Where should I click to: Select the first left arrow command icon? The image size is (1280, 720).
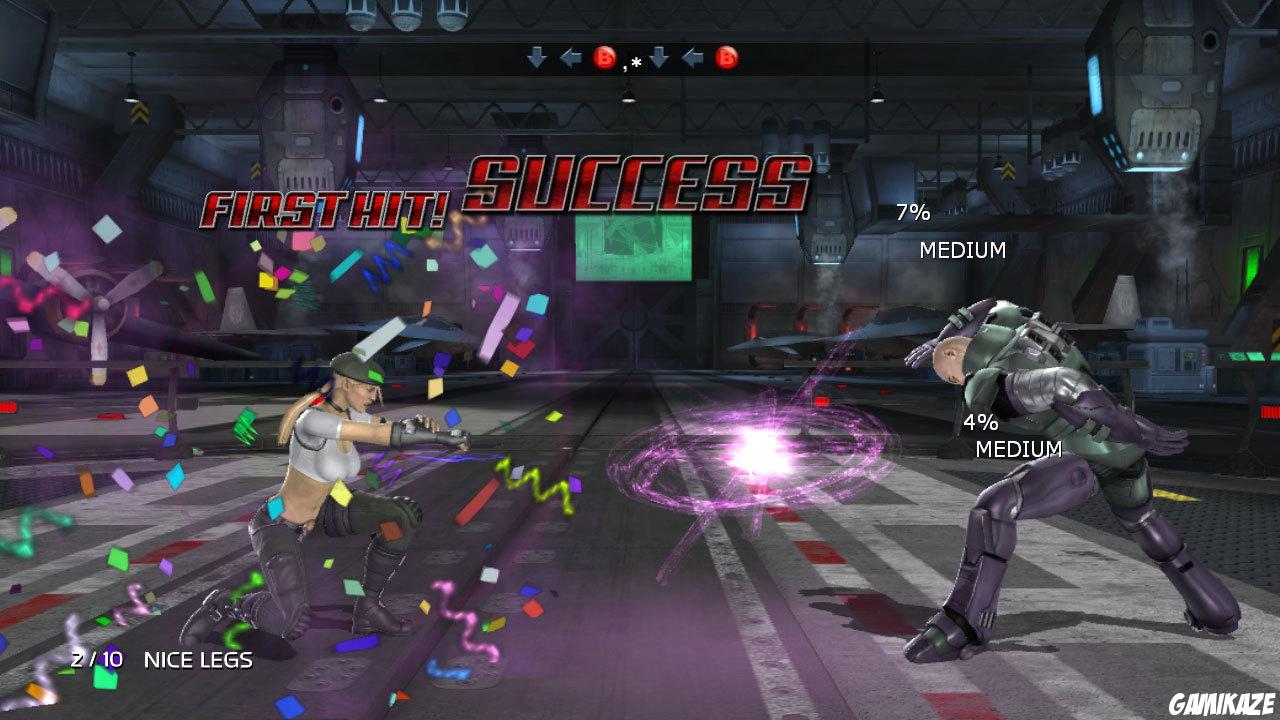point(570,57)
